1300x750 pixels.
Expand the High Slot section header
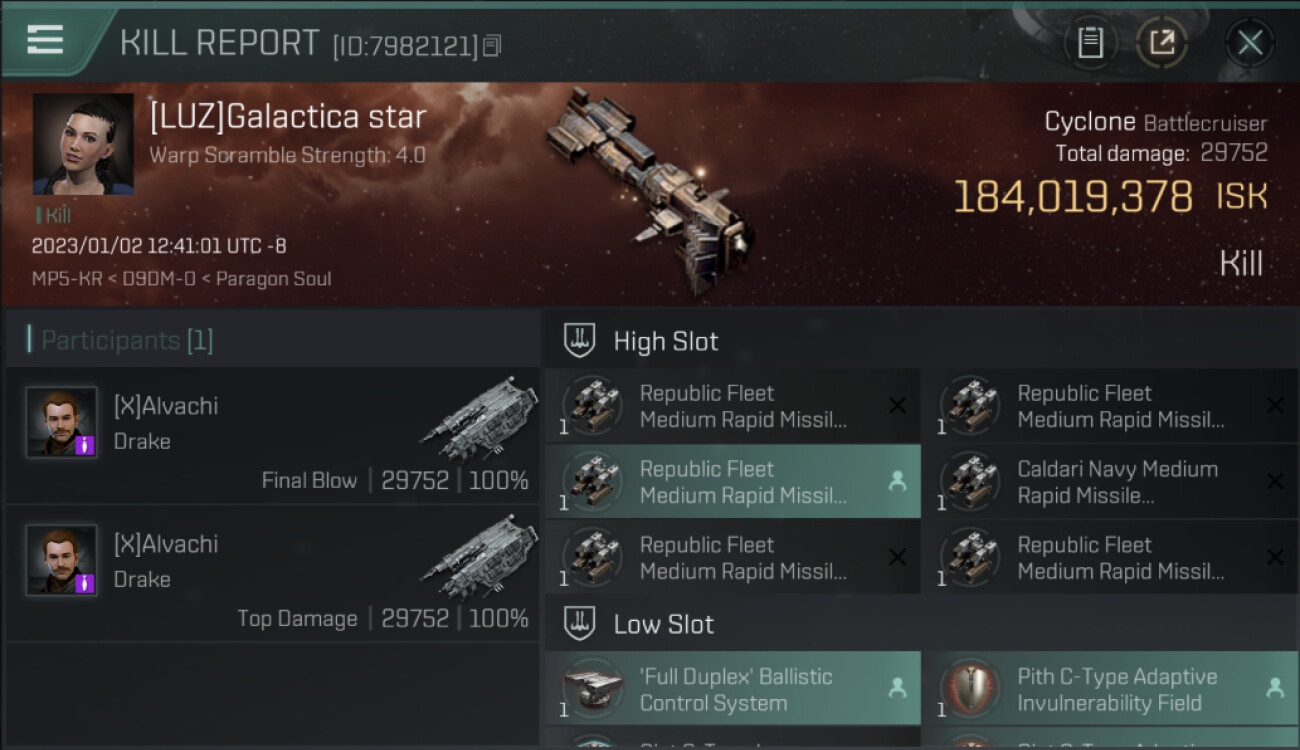pos(665,341)
